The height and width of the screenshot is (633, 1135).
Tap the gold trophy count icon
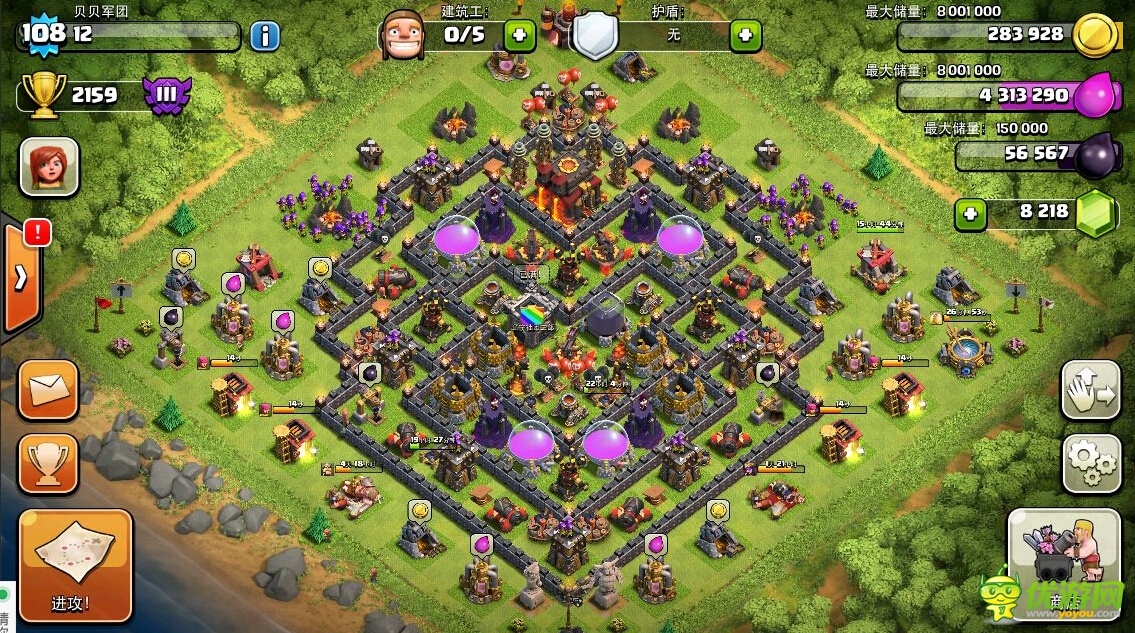pyautogui.click(x=42, y=95)
